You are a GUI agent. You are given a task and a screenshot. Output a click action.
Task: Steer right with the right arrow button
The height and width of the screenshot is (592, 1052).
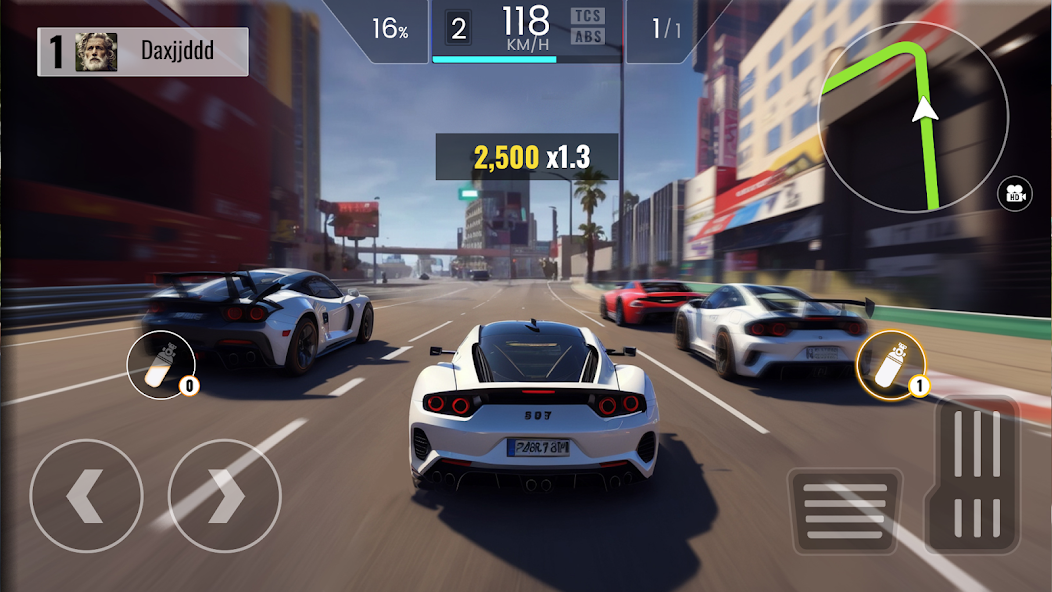click(224, 495)
